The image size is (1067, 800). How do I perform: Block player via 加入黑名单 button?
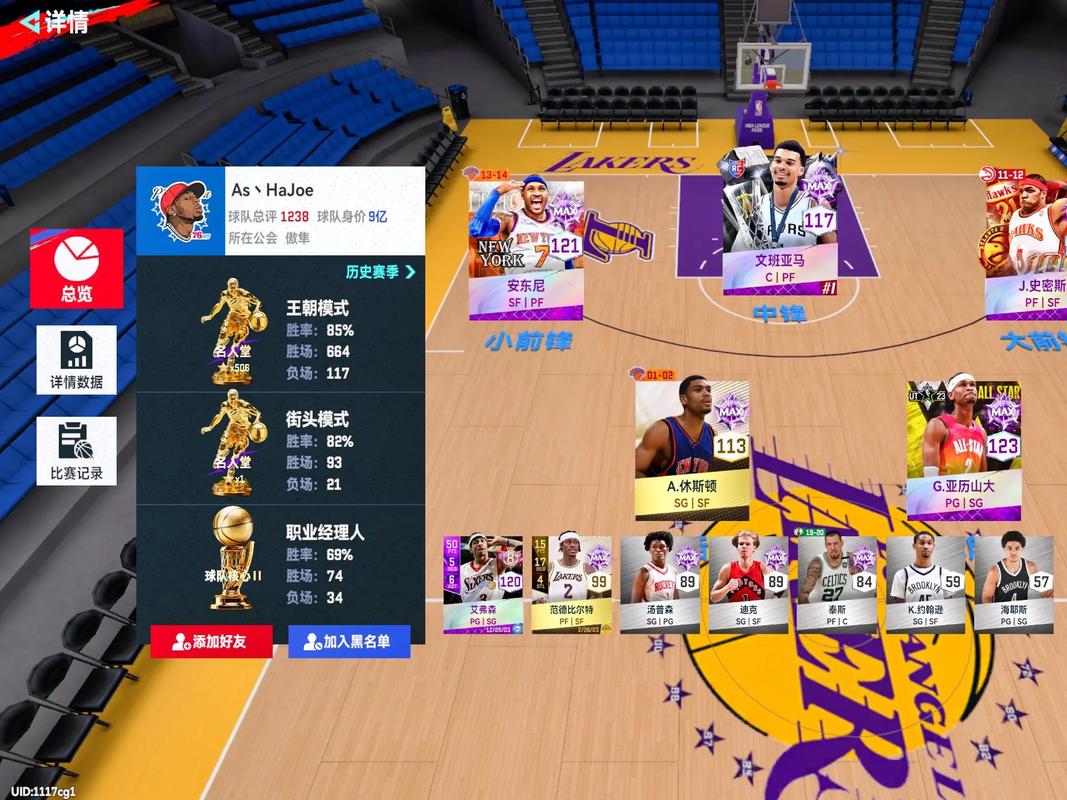(349, 641)
